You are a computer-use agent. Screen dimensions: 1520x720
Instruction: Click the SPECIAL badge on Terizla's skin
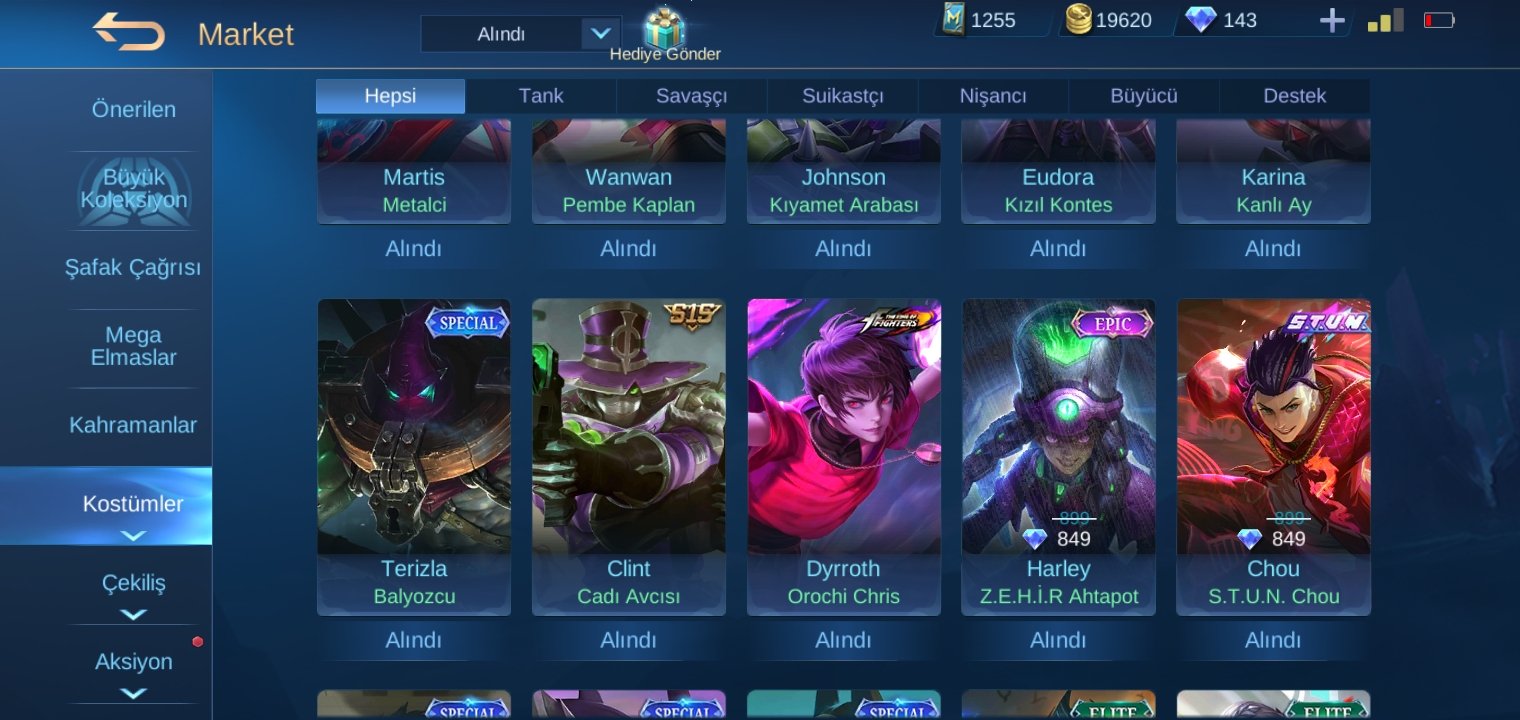point(467,323)
